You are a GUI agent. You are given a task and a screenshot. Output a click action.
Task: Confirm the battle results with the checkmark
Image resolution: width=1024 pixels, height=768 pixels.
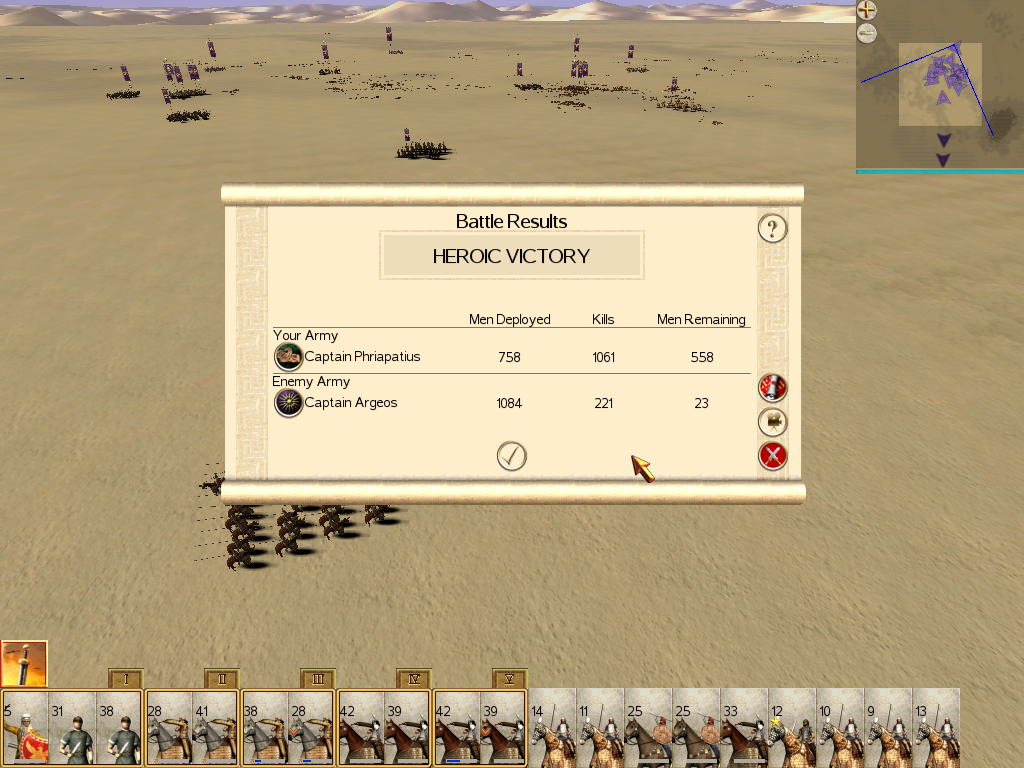(511, 456)
